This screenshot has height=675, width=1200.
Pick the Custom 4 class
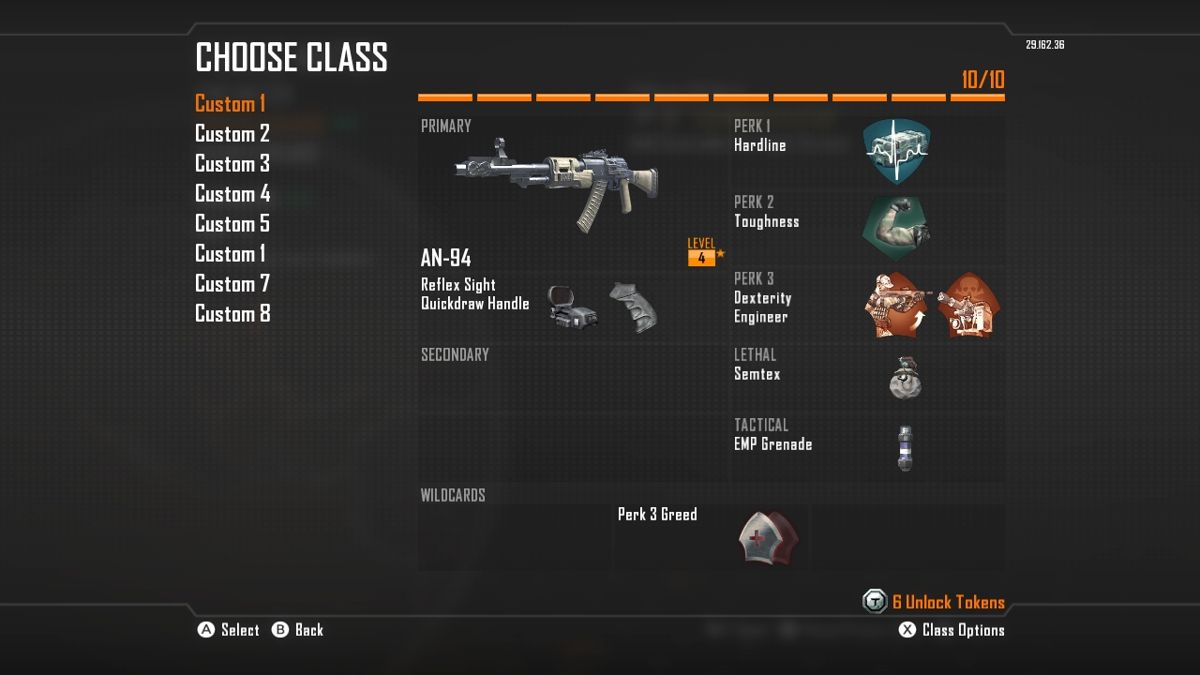(232, 194)
